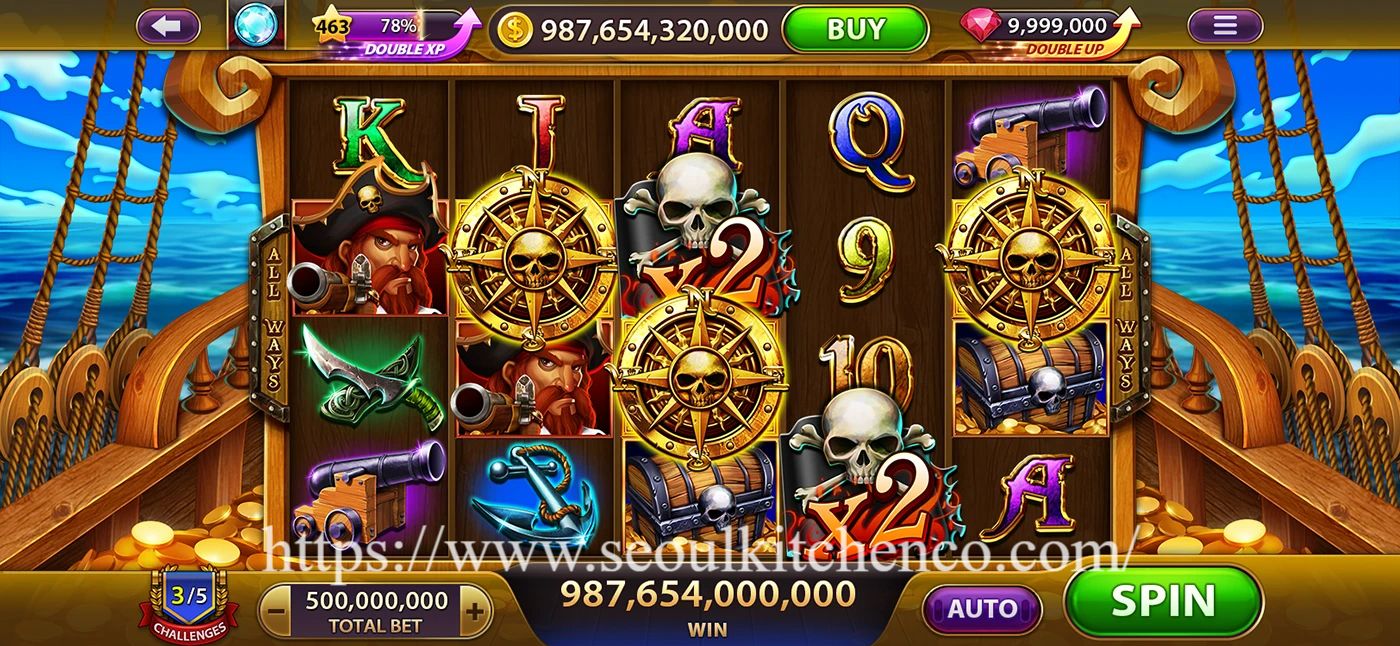Open the hamburger menu
1400x646 pixels.
(1225, 26)
